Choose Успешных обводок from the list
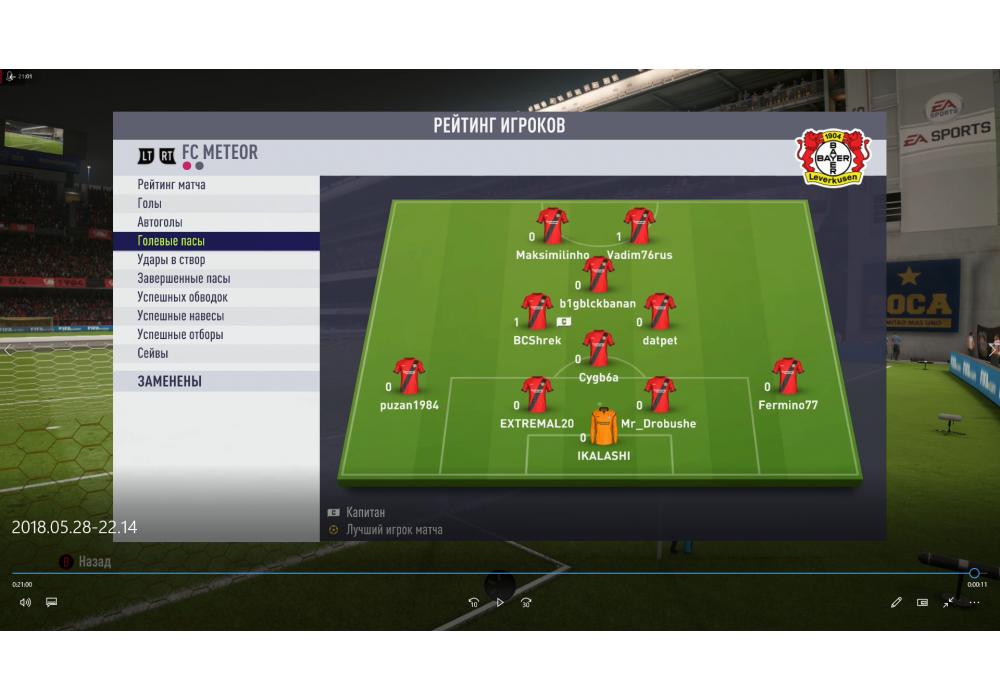Image resolution: width=1000 pixels, height=700 pixels. [x=182, y=297]
